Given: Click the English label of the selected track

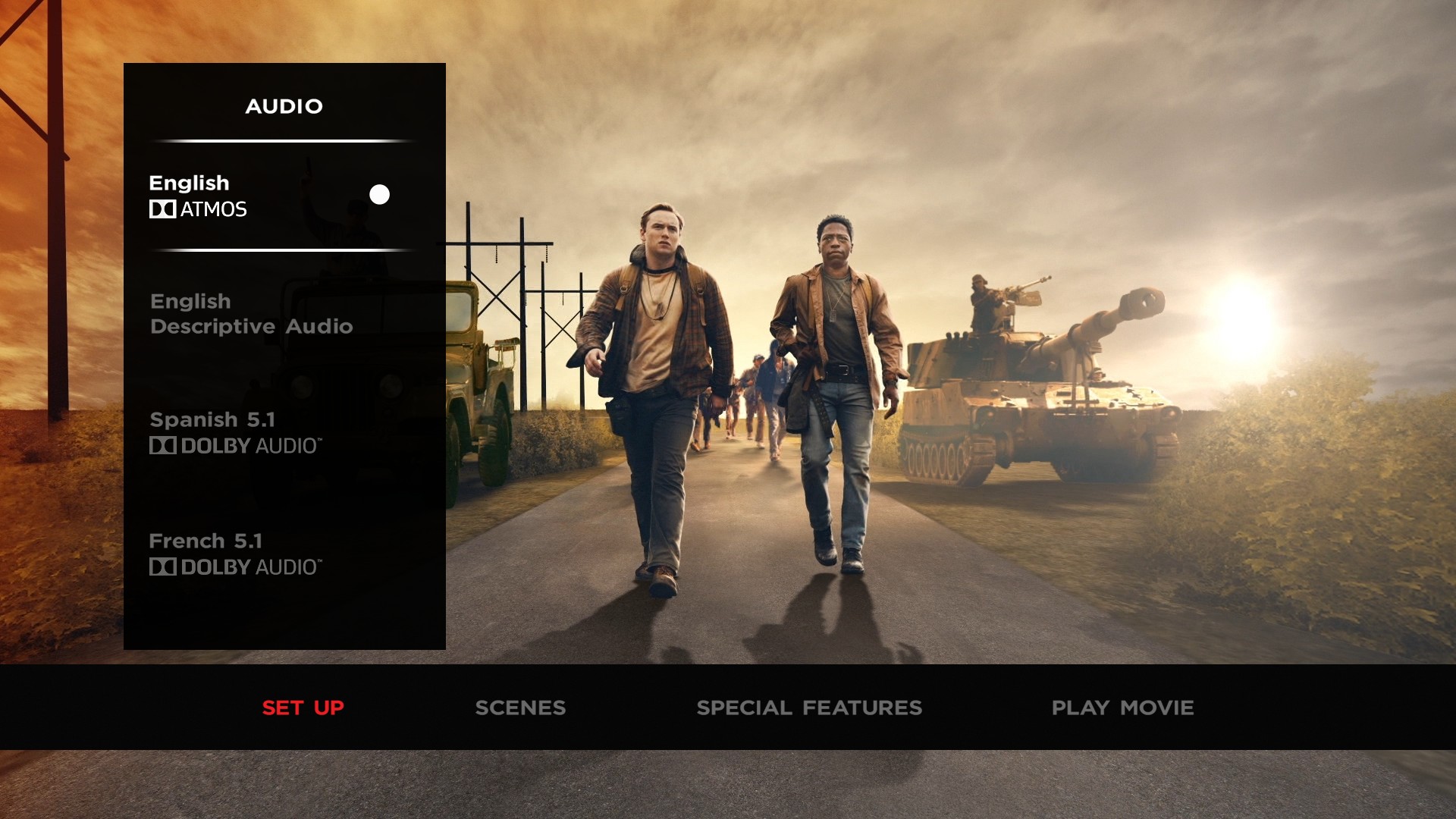Looking at the screenshot, I should coord(188,183).
